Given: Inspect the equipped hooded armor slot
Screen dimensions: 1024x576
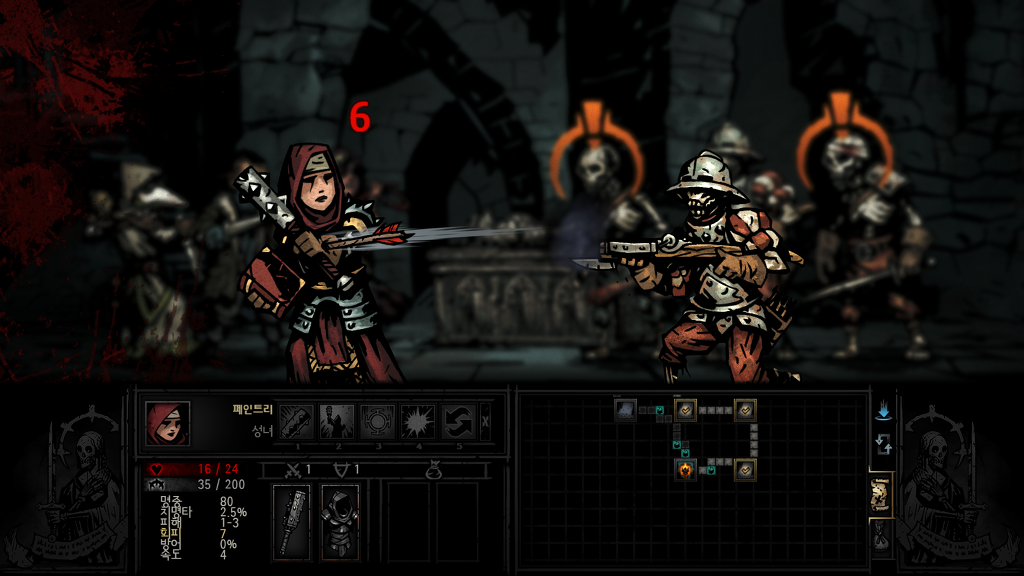Looking at the screenshot, I should click(x=340, y=522).
